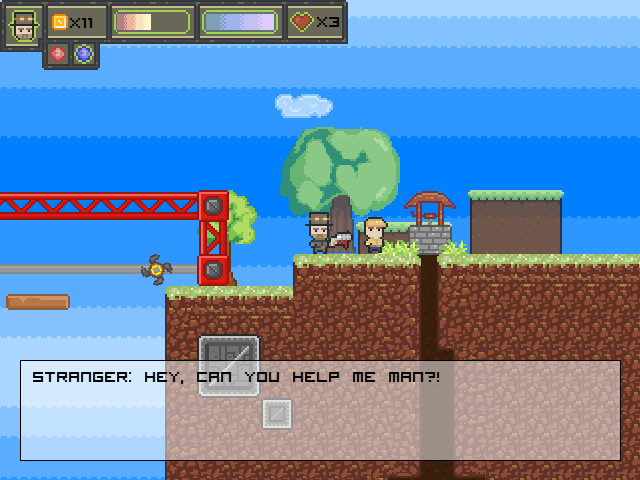Click the player character portrait
This screenshot has height=480, width=640.
tap(22, 25)
